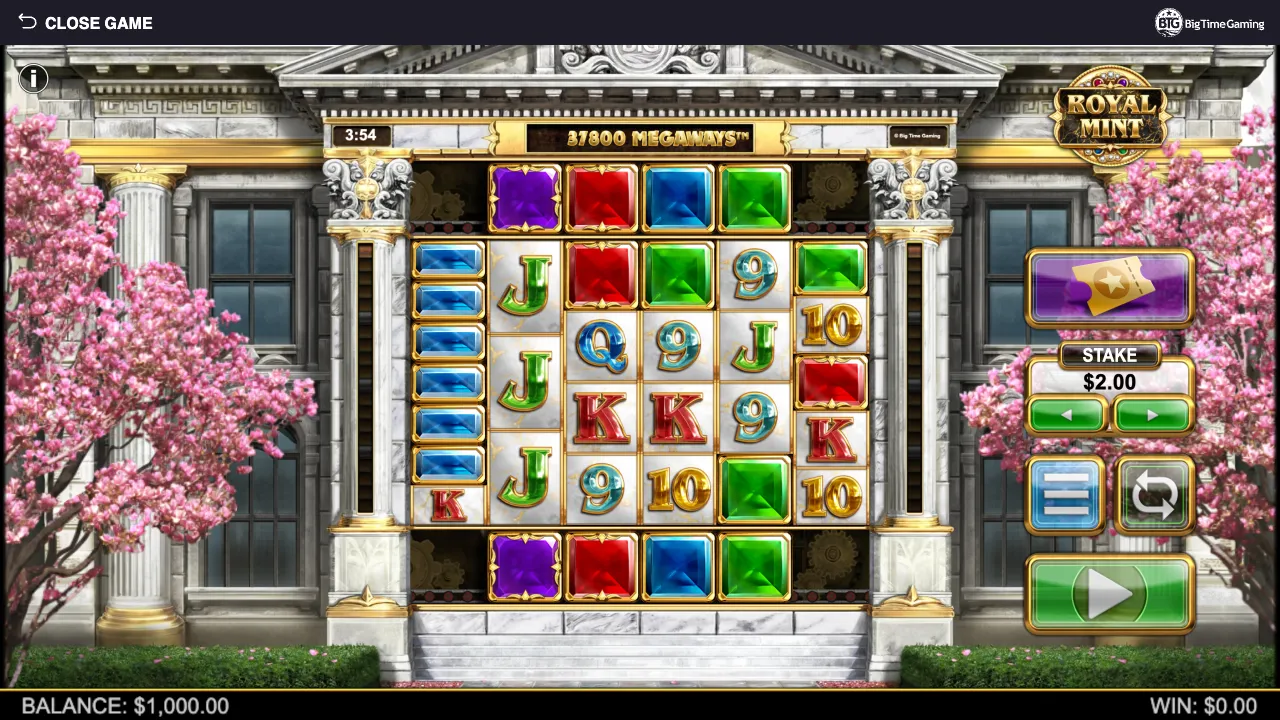Open the info icon for game rules
The image size is (1280, 720).
[x=33, y=78]
